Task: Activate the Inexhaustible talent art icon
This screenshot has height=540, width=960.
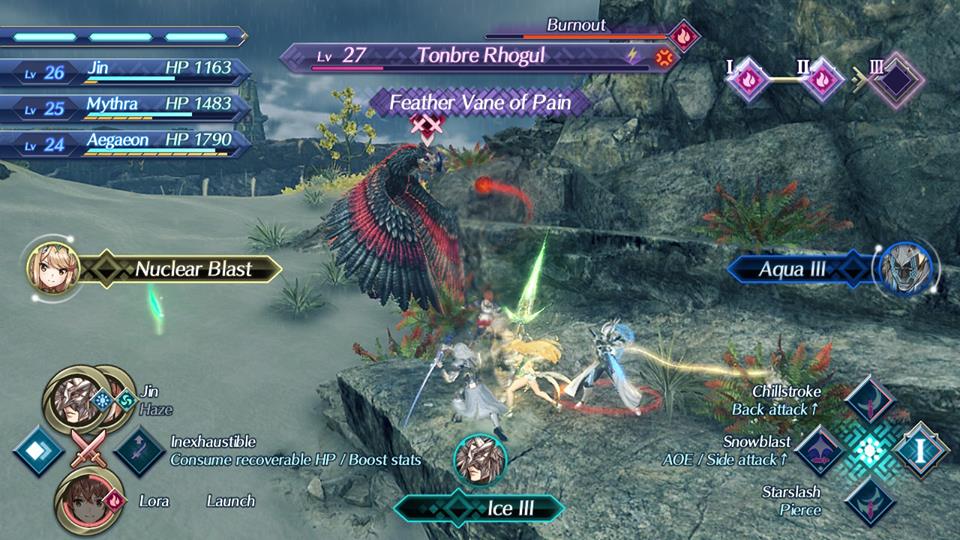Action: (x=139, y=450)
